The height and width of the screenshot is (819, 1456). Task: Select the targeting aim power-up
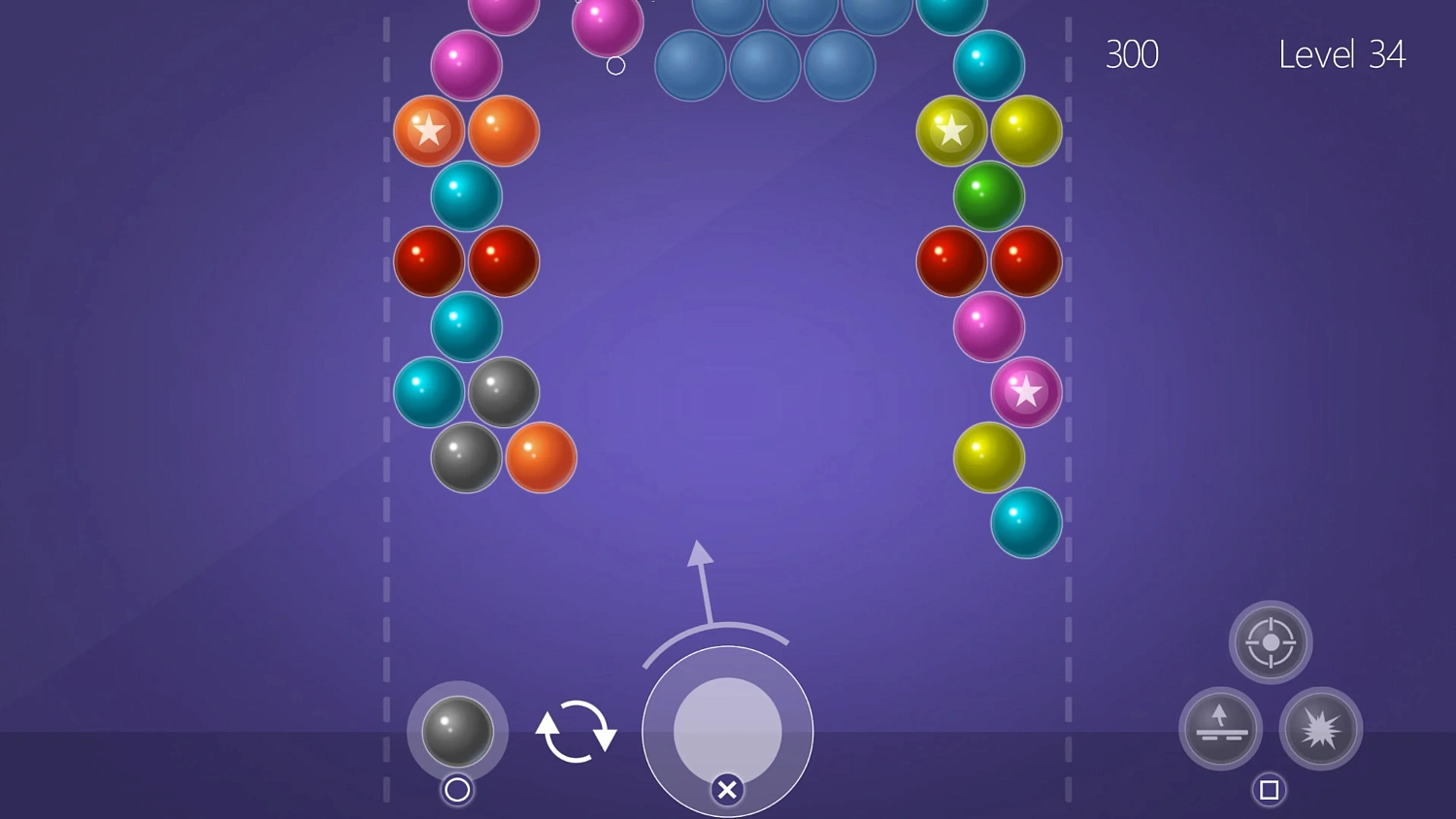[1271, 642]
